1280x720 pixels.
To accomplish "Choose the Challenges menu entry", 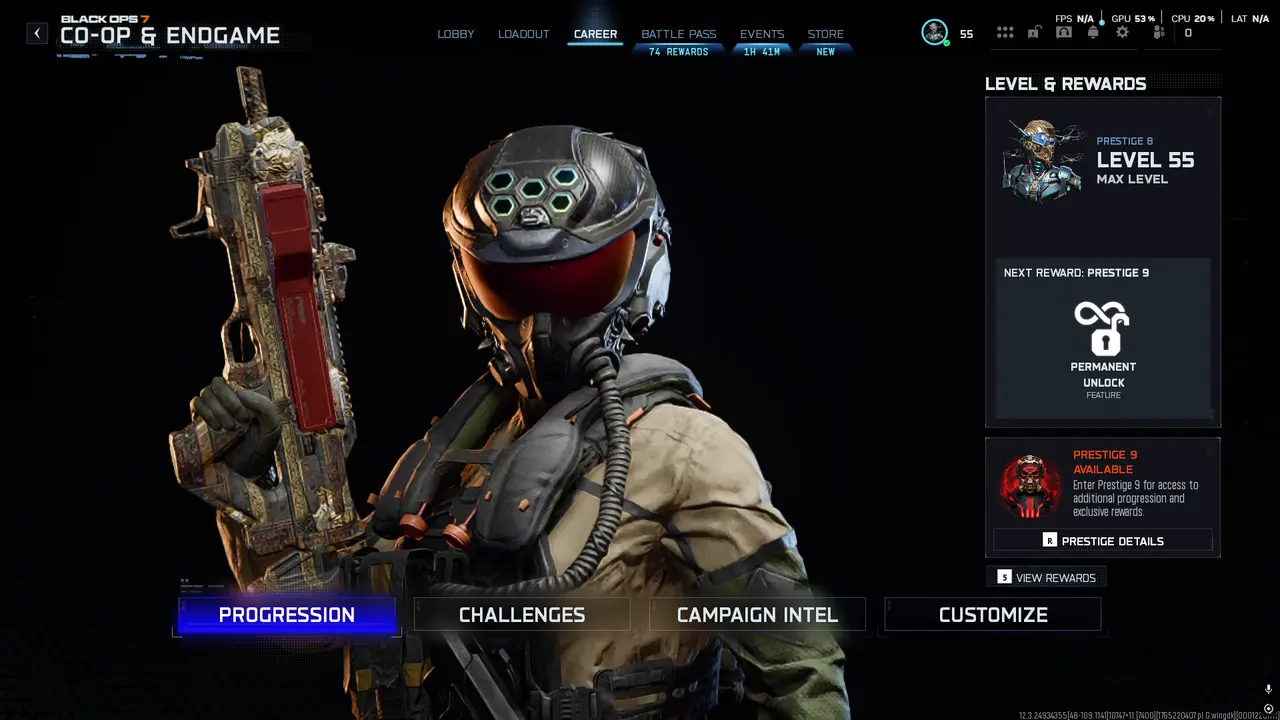I will click(x=522, y=615).
